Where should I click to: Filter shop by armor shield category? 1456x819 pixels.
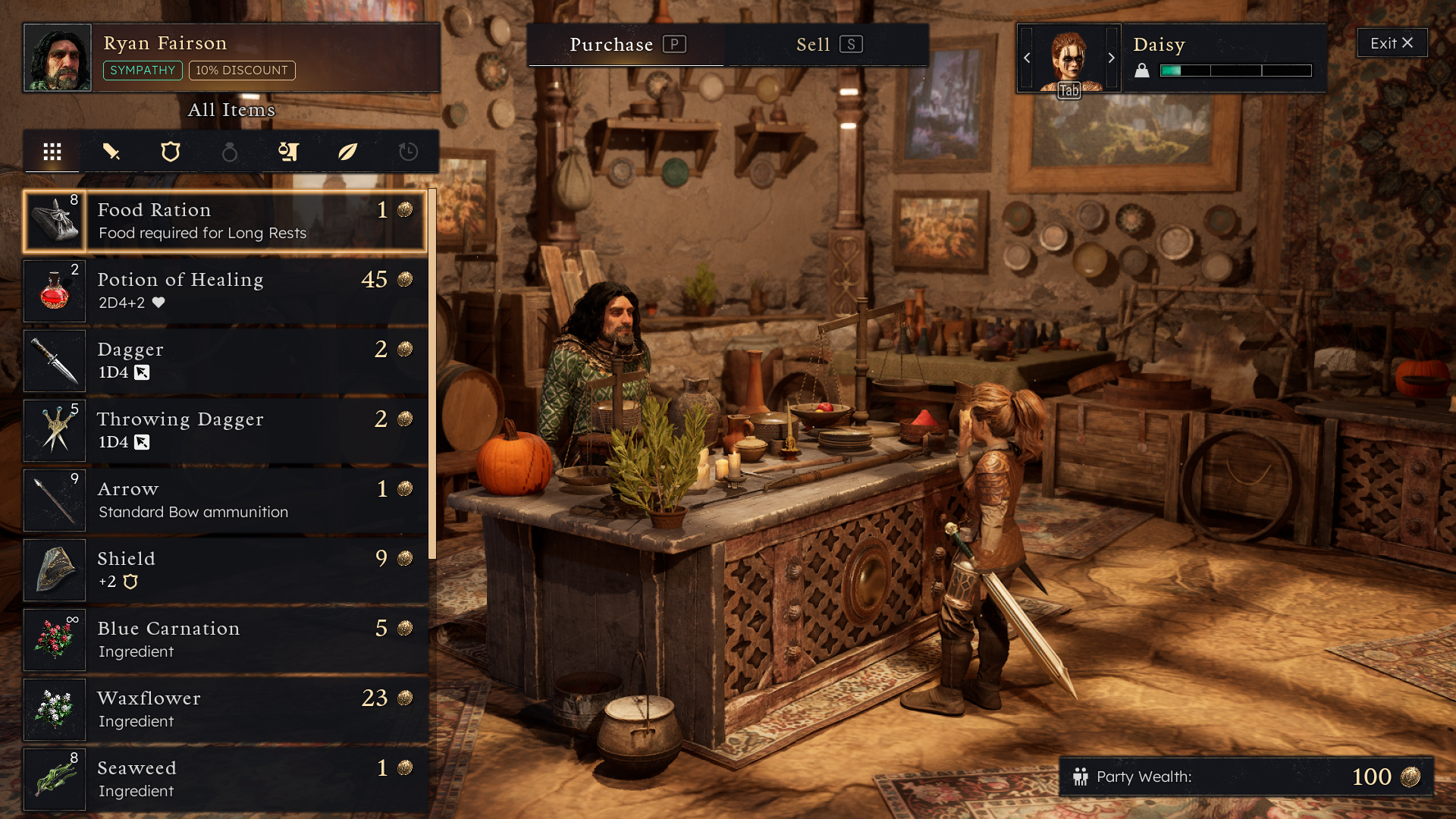[171, 152]
